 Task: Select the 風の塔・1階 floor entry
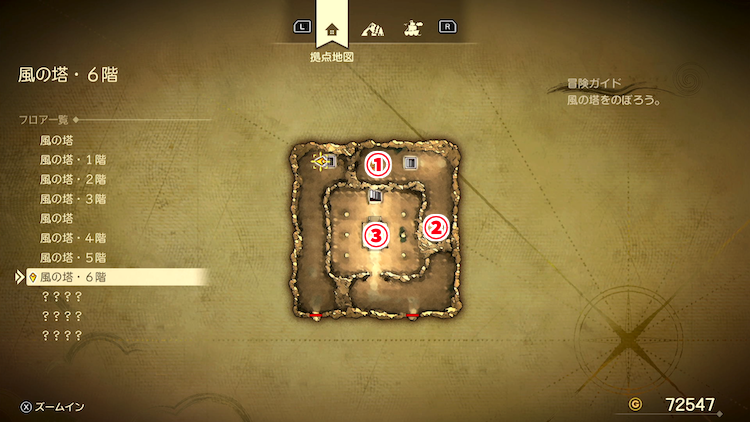click(x=73, y=160)
